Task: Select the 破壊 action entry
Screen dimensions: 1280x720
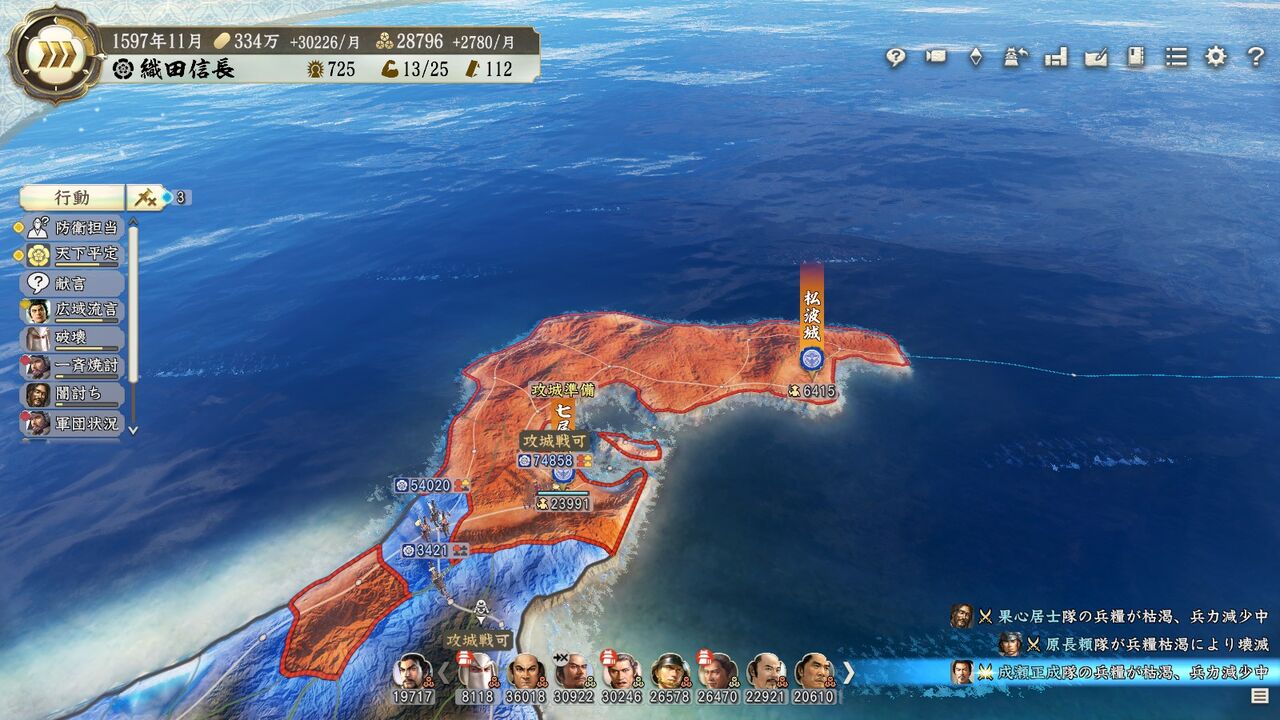Action: pos(73,338)
